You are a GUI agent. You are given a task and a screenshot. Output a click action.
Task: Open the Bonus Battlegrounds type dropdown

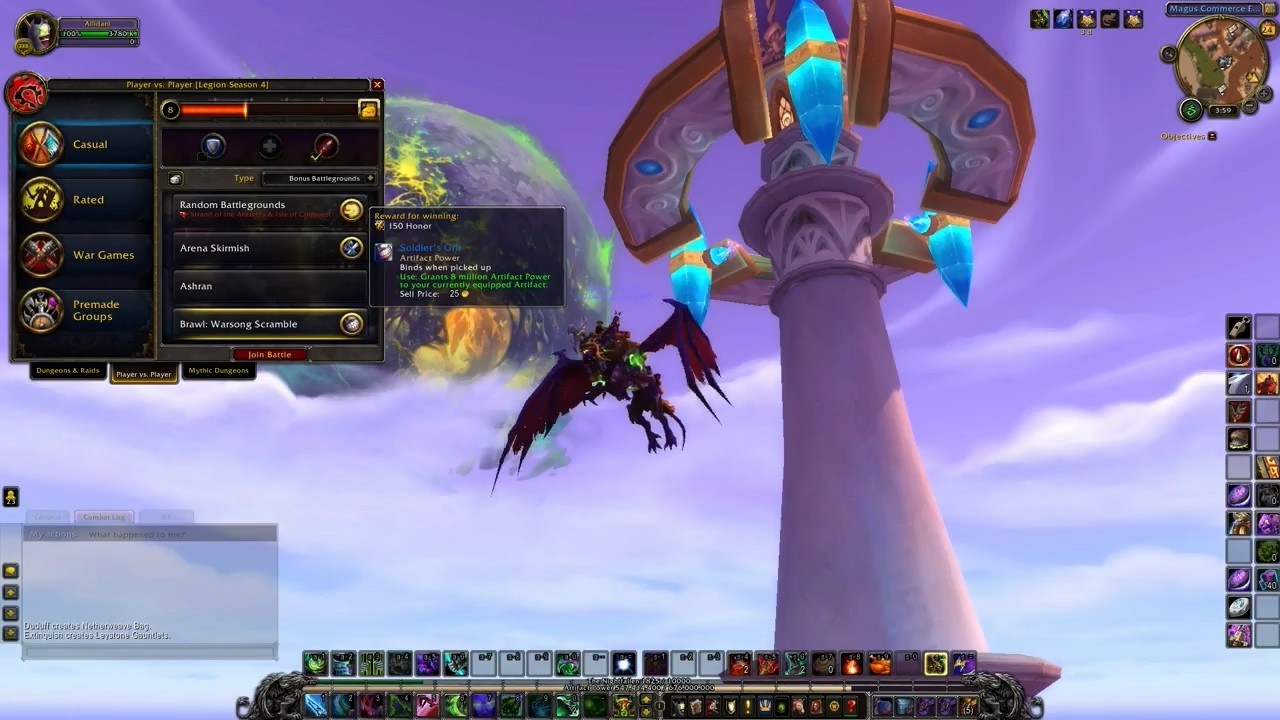coord(319,178)
